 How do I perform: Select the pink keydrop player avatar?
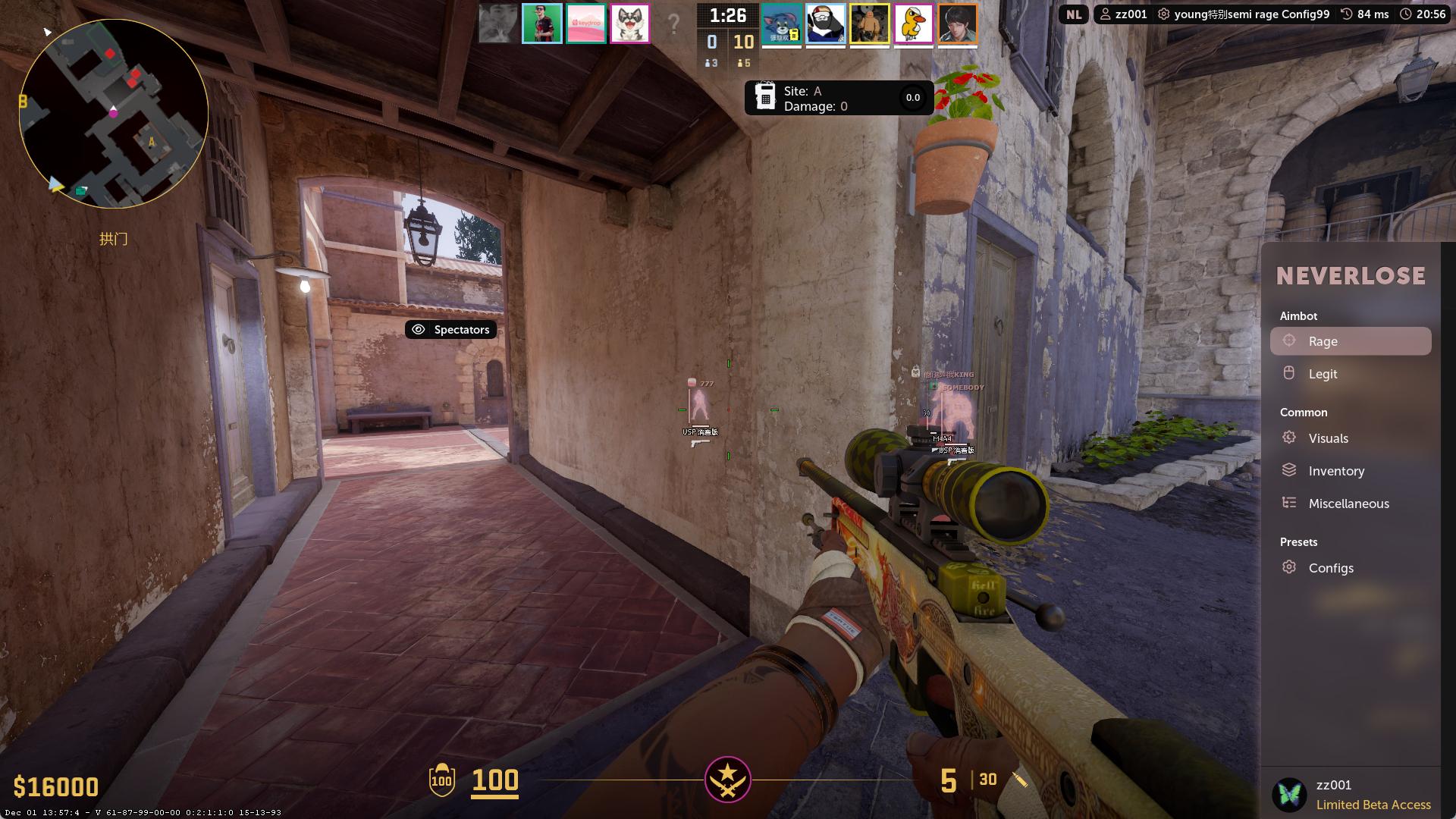pos(586,24)
